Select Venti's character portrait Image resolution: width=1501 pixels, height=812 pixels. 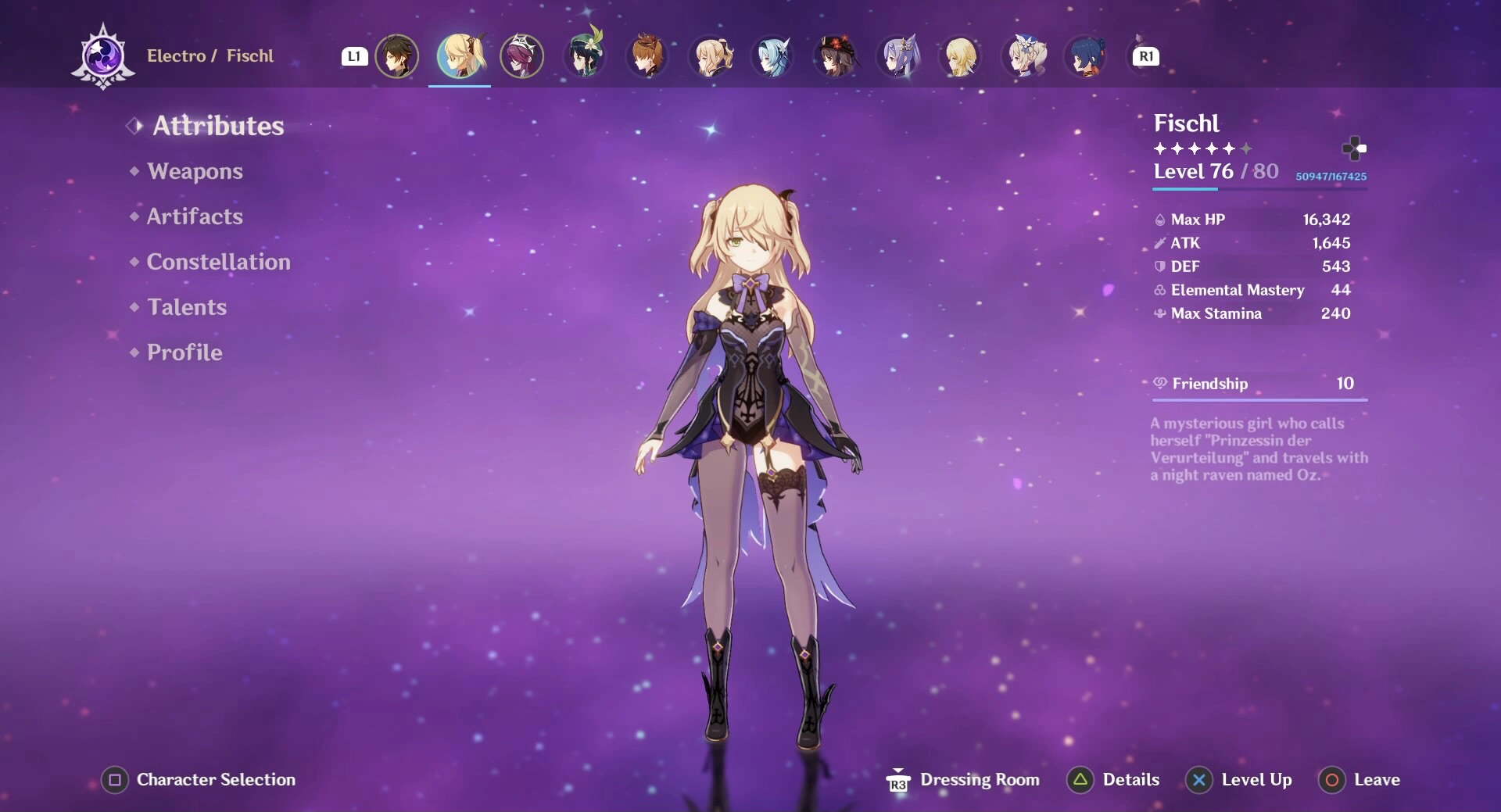coord(585,55)
